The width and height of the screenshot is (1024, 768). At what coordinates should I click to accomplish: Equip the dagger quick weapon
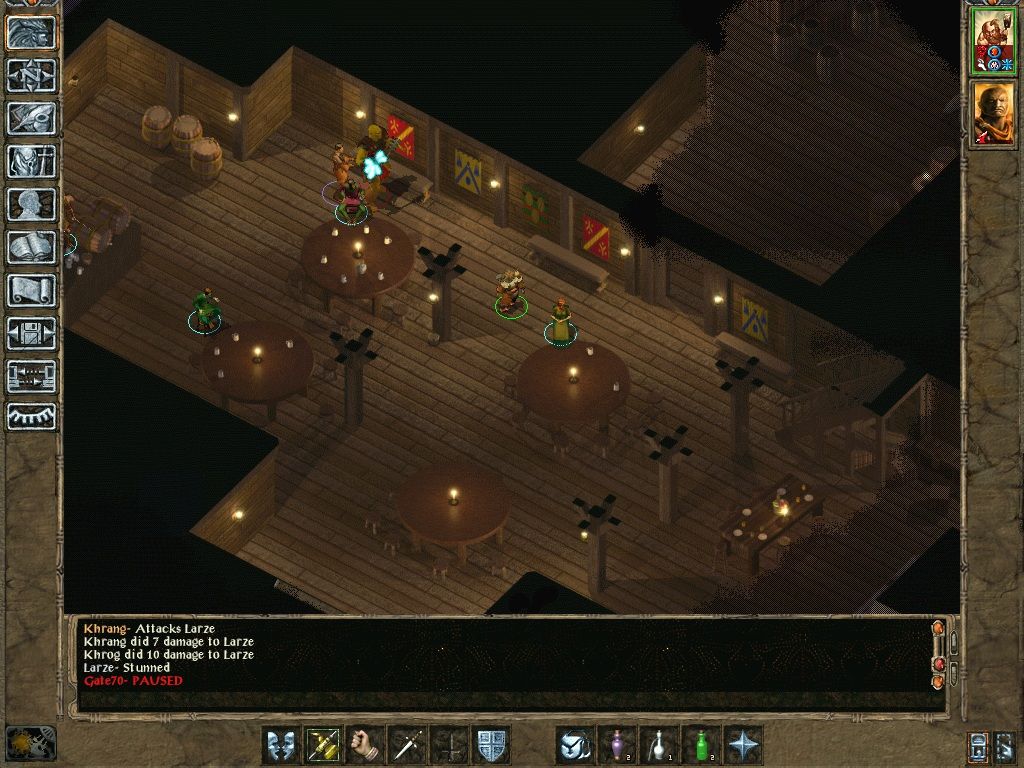(407, 745)
